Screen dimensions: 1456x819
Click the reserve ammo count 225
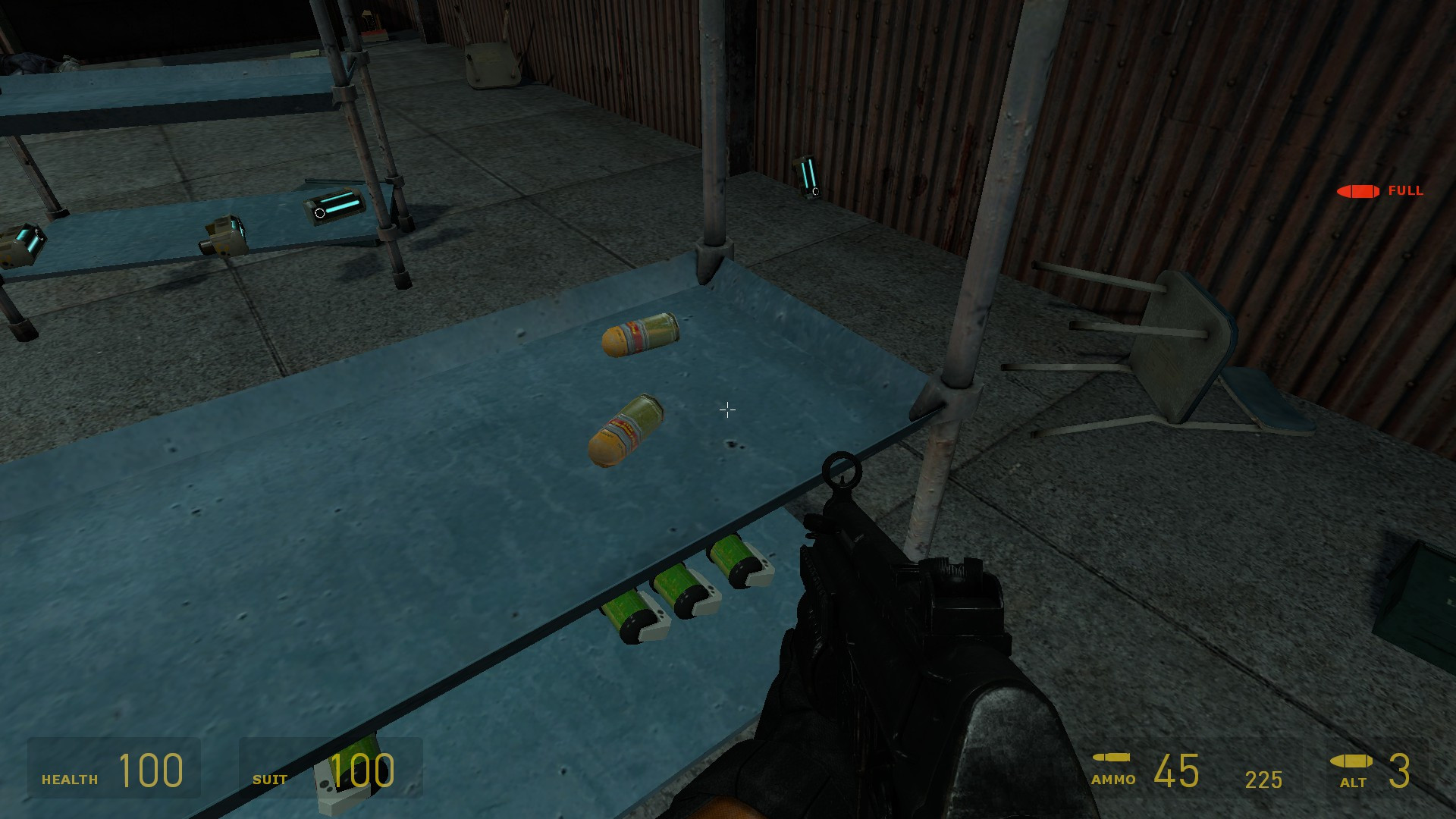click(x=1266, y=780)
